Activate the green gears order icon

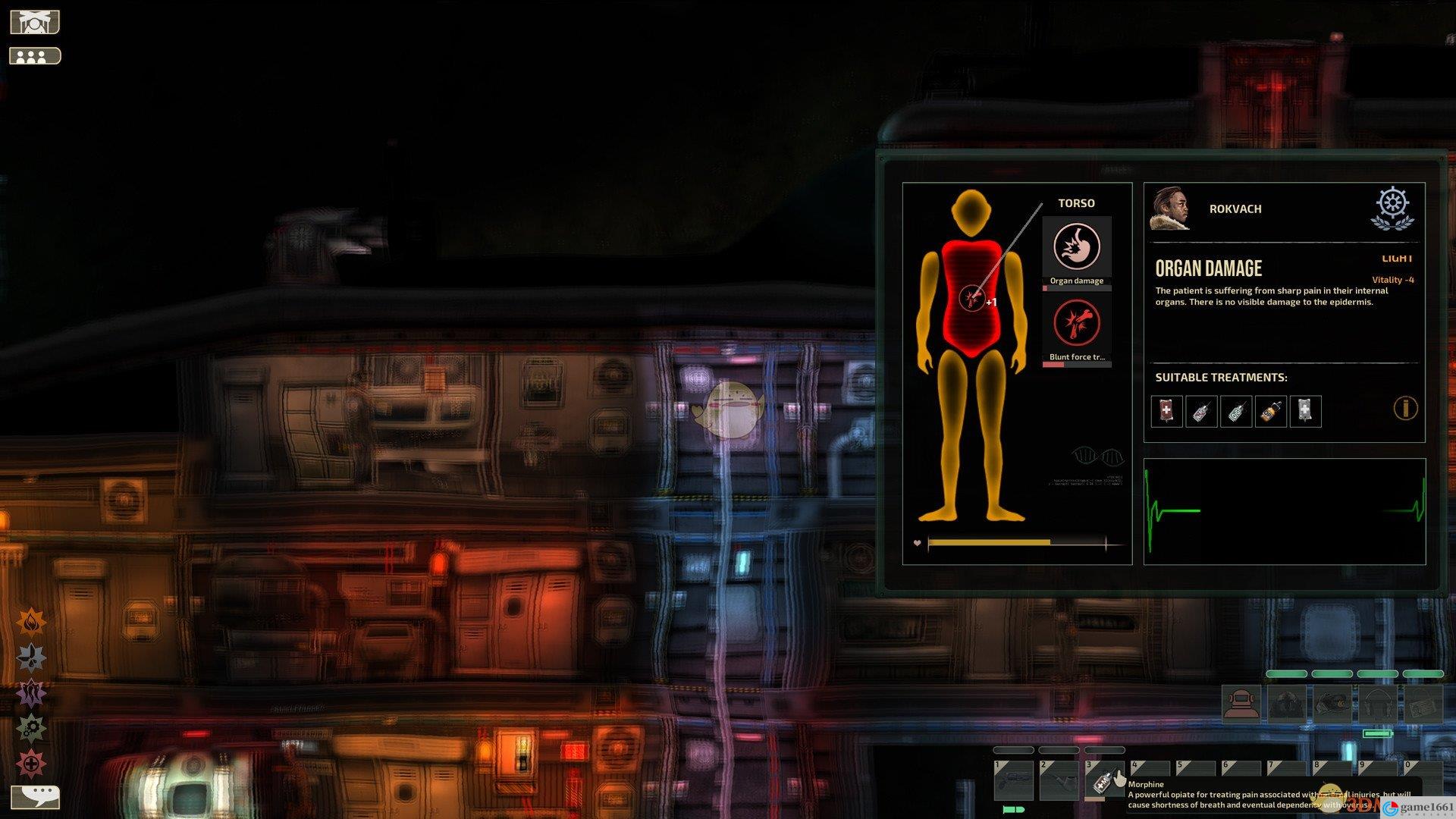tap(31, 729)
